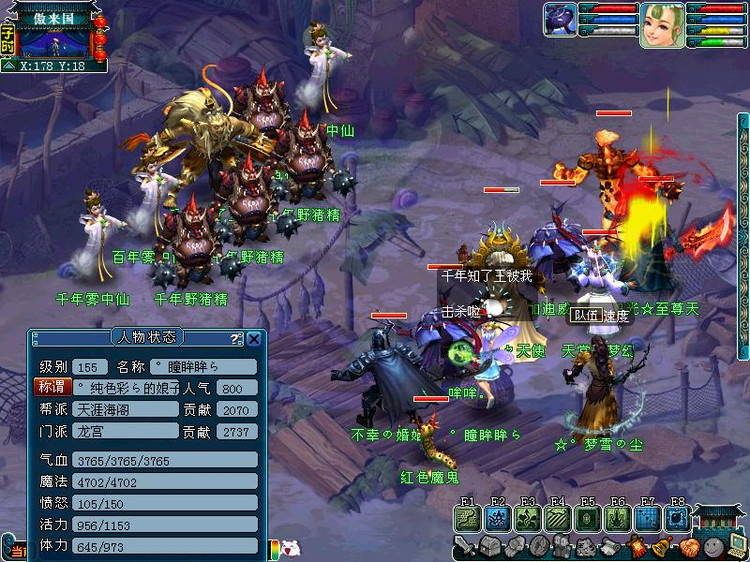Choose the F6 shortcut slot
The height and width of the screenshot is (562, 750).
click(x=618, y=518)
